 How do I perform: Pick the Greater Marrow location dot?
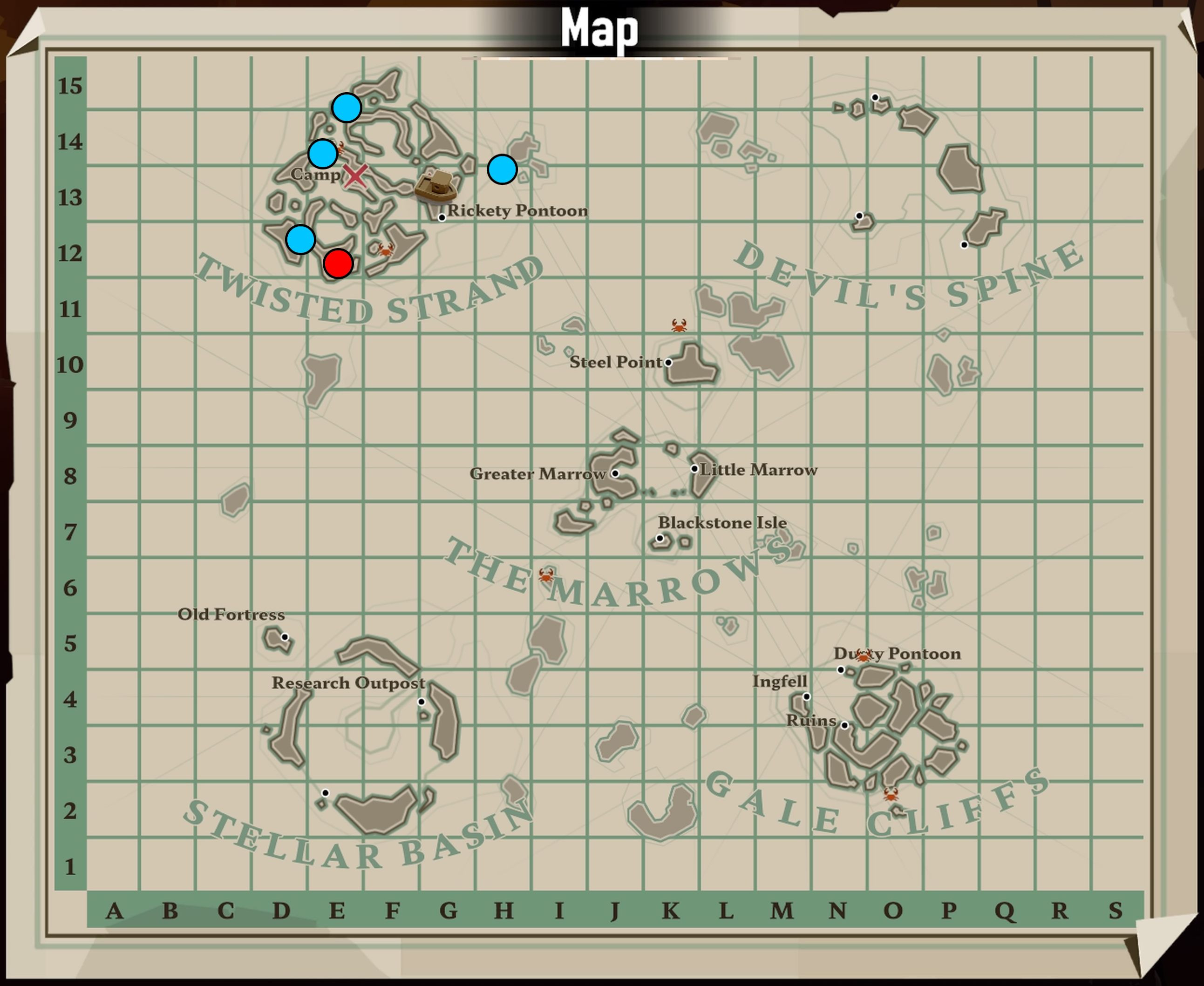click(615, 473)
